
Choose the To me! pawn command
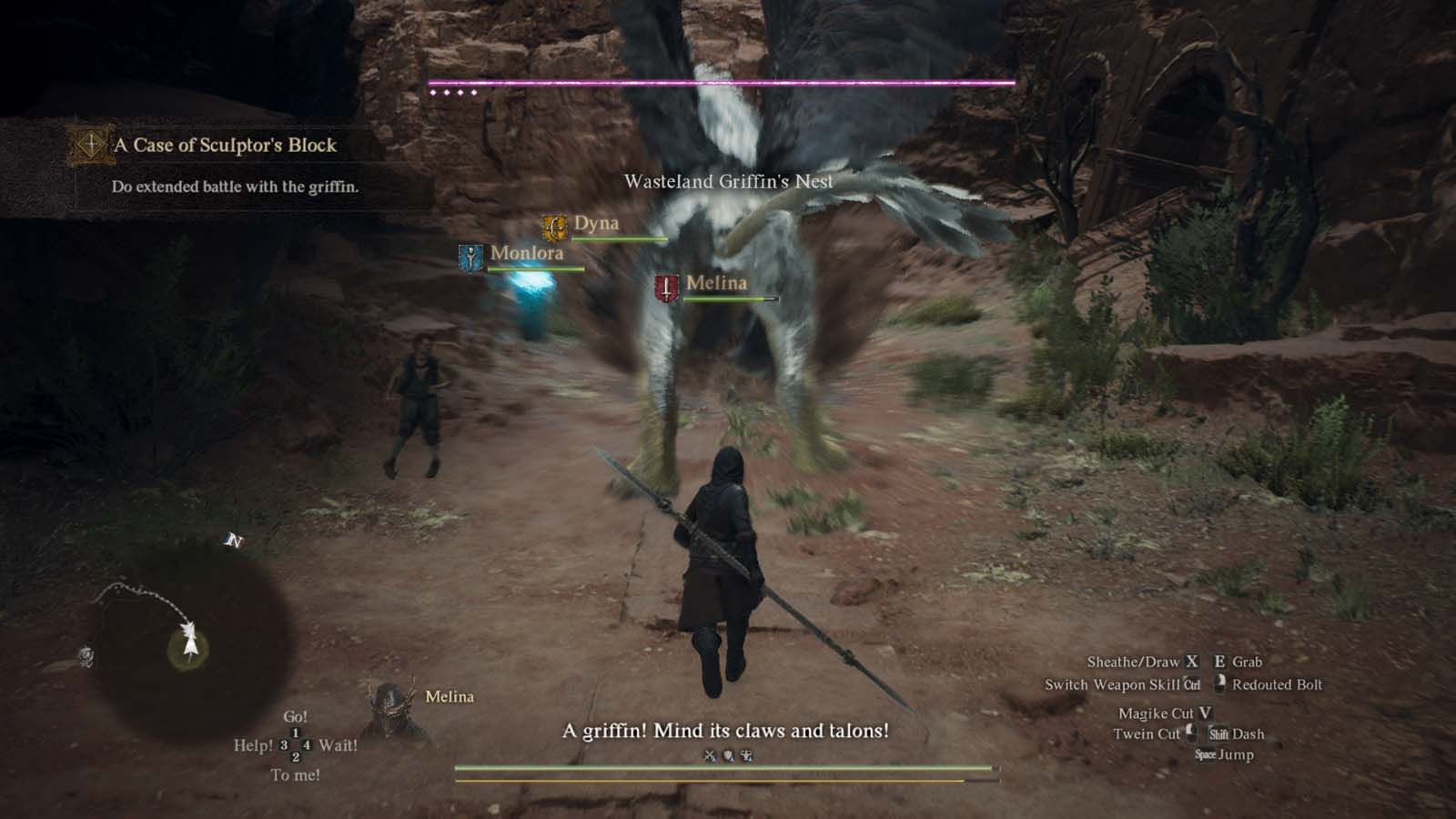(296, 773)
